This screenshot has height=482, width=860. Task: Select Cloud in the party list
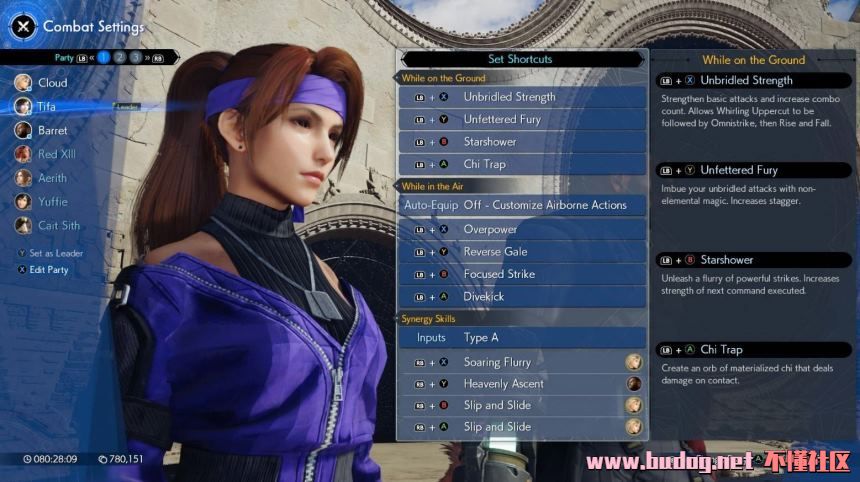pos(52,83)
